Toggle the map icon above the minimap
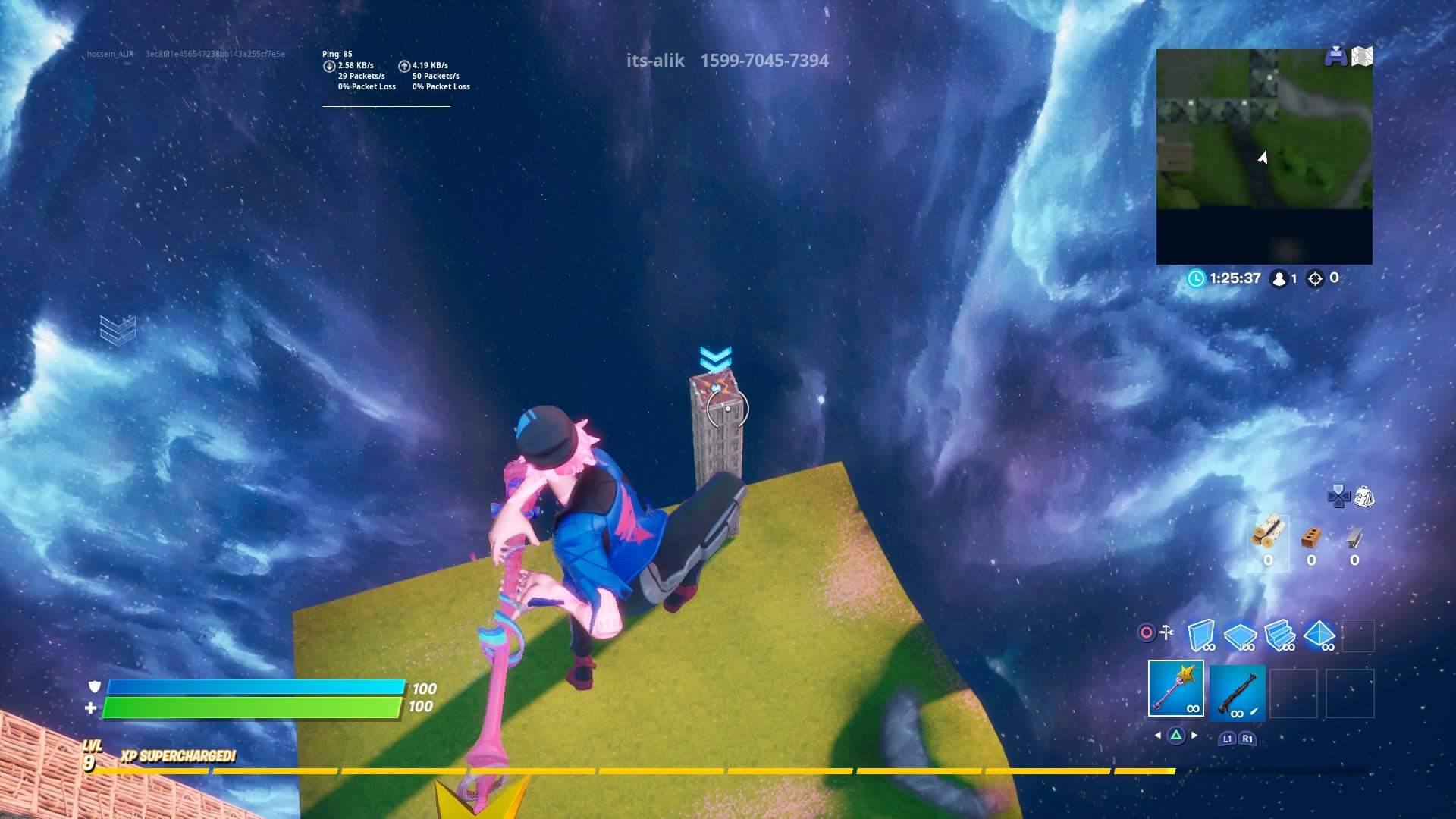The height and width of the screenshot is (819, 1456). coord(1362,54)
